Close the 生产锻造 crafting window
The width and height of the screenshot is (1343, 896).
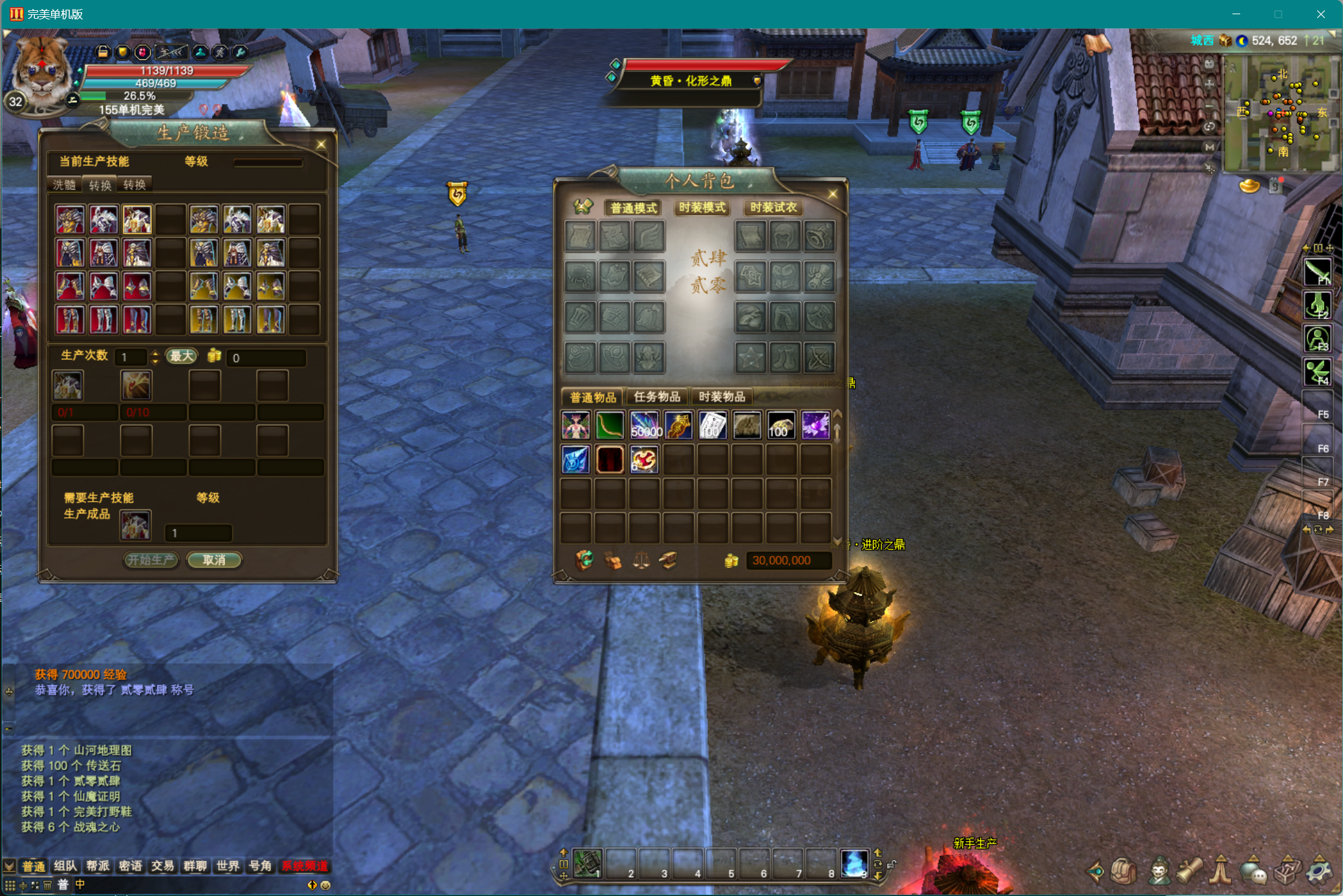tap(321, 145)
